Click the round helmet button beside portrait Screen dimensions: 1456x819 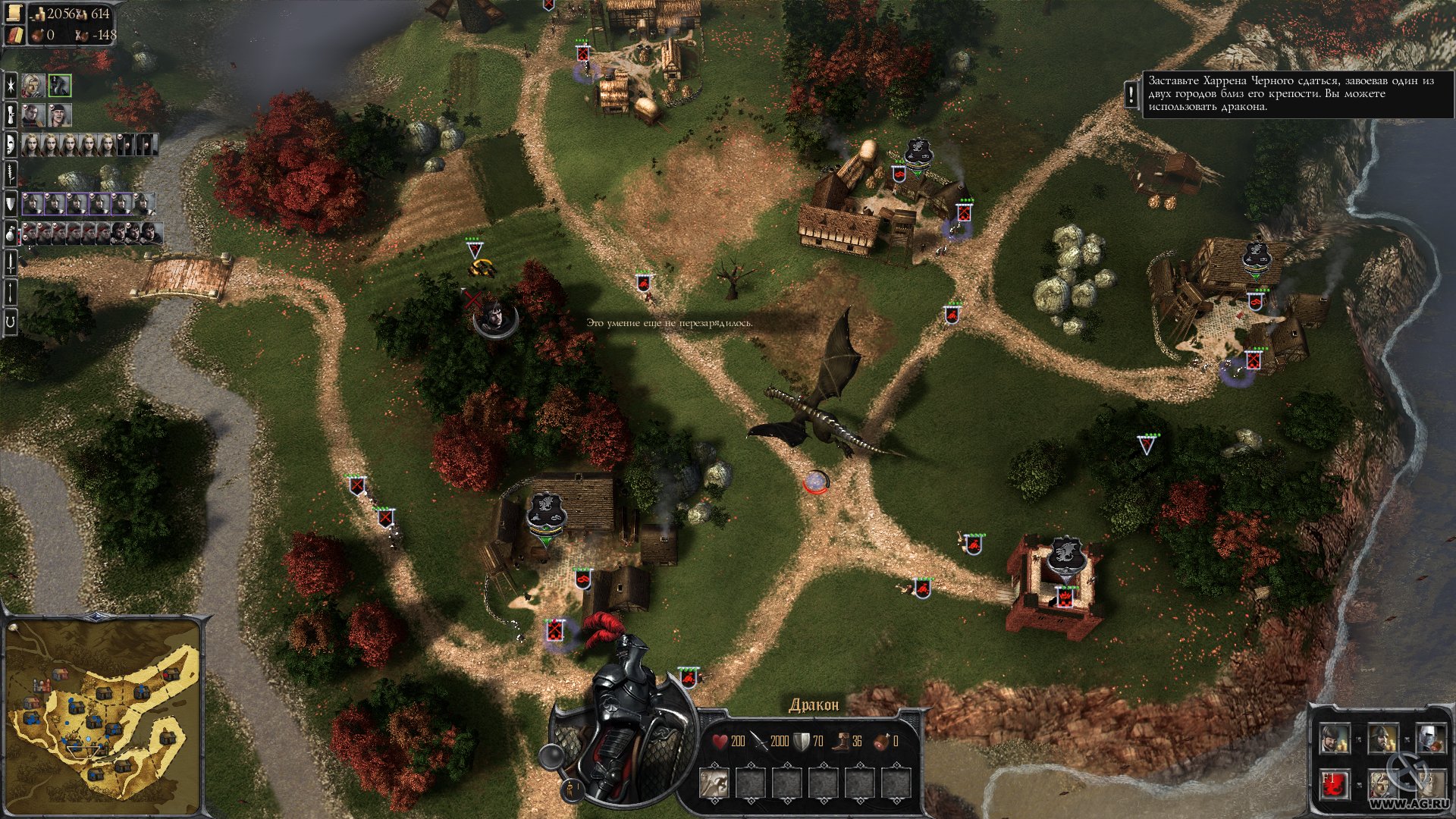551,755
